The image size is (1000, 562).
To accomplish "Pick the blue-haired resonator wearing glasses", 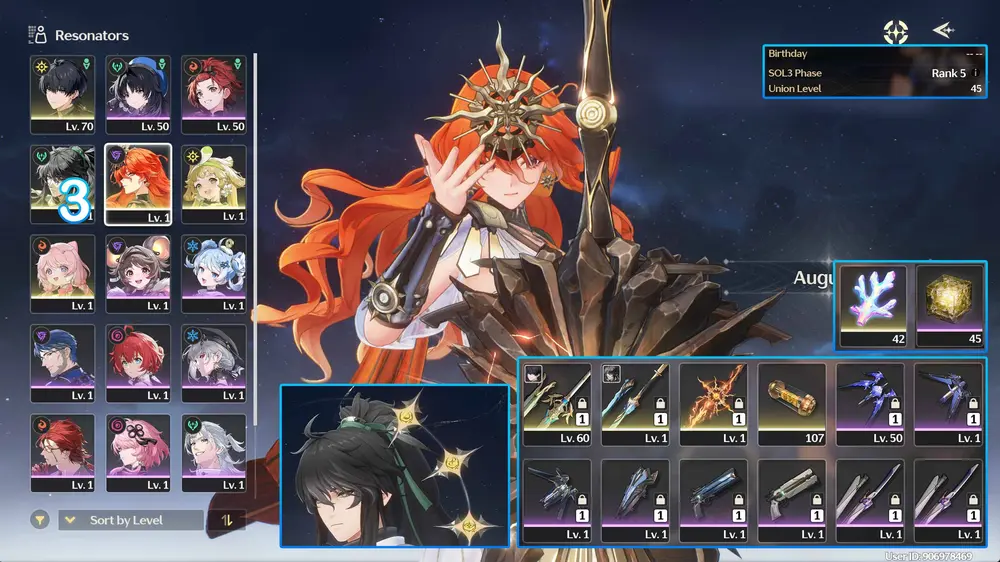I will click(63, 364).
